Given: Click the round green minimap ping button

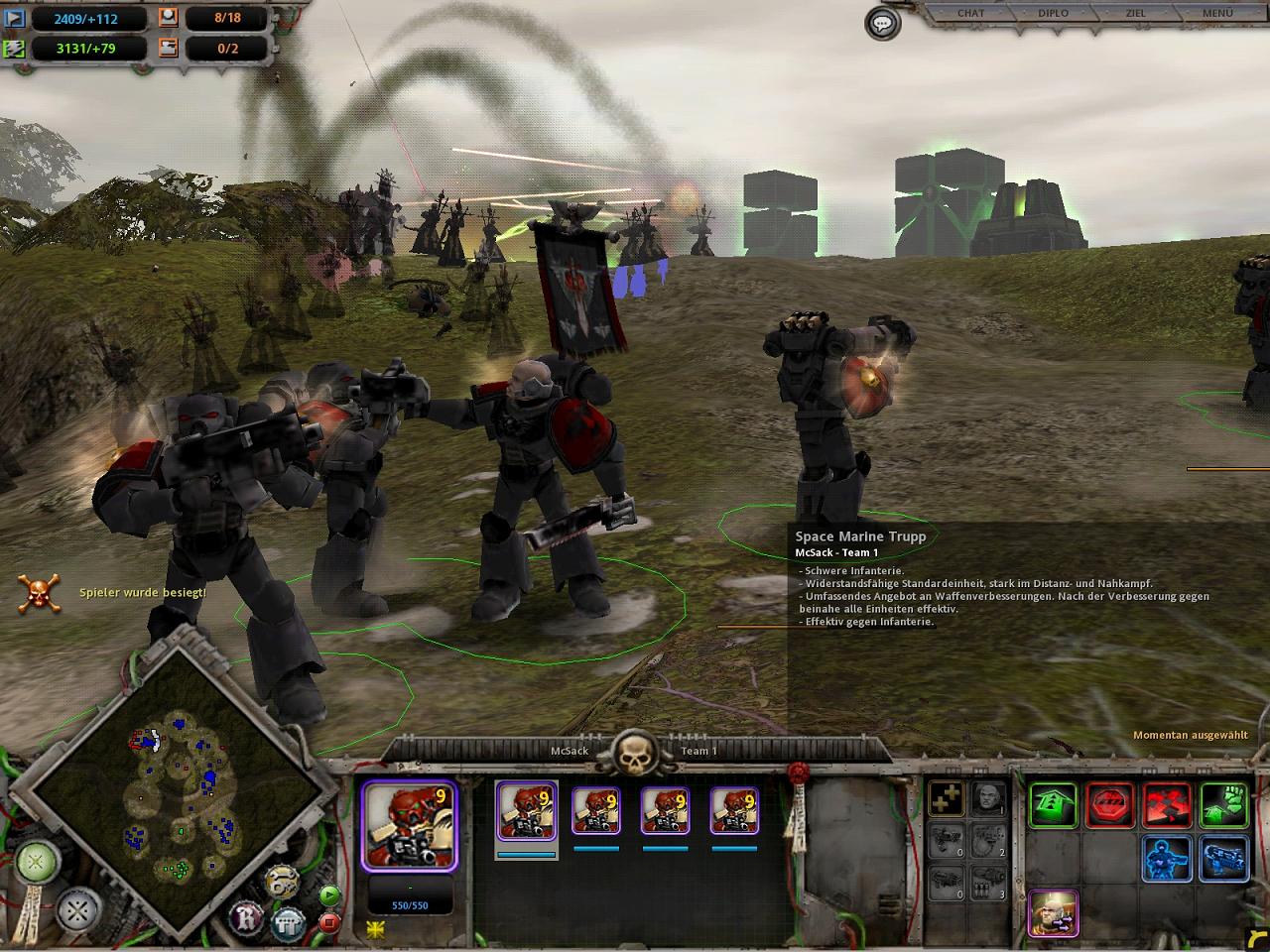Looking at the screenshot, I should pyautogui.click(x=35, y=860).
